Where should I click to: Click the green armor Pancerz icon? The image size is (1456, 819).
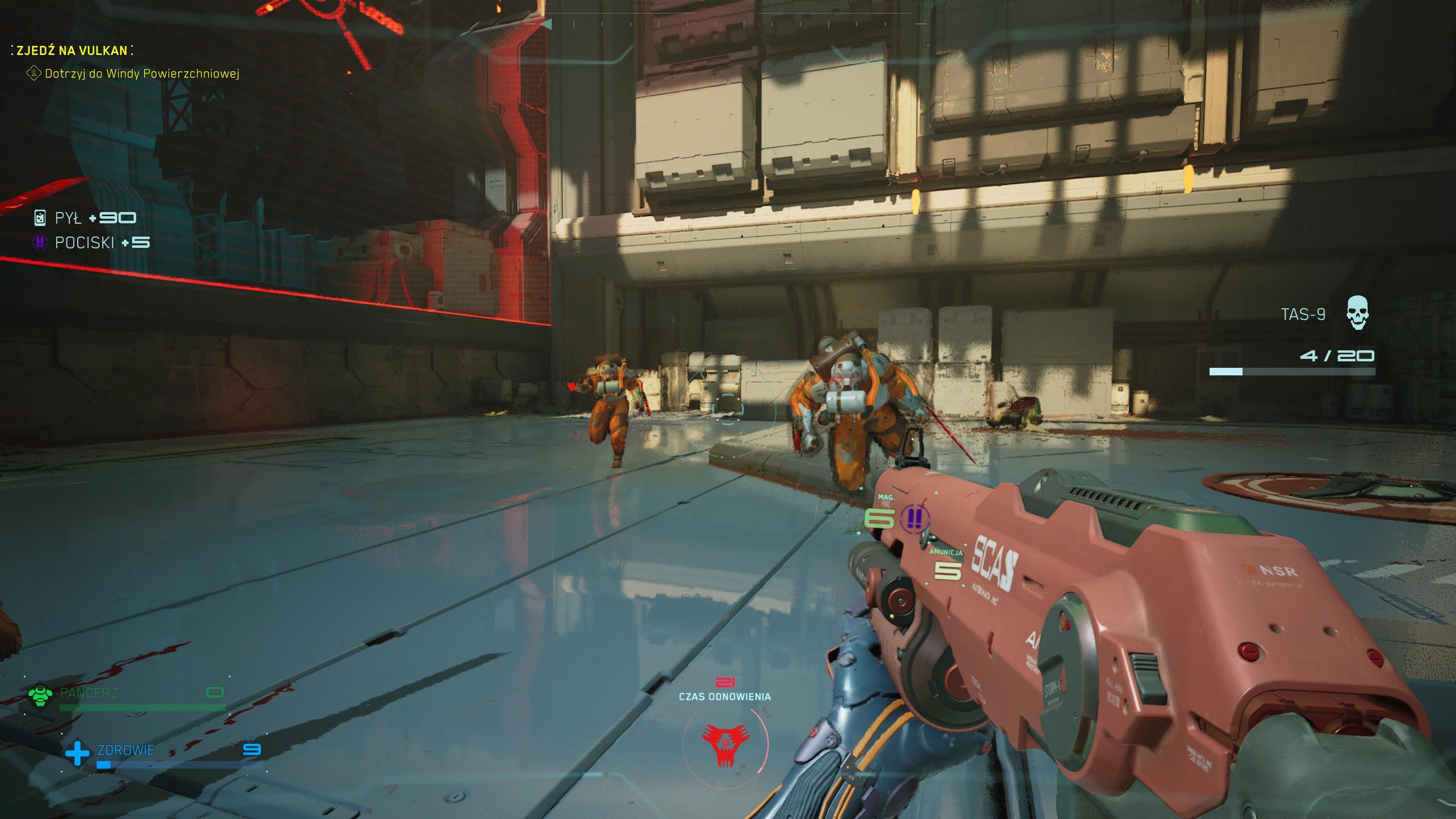[40, 695]
